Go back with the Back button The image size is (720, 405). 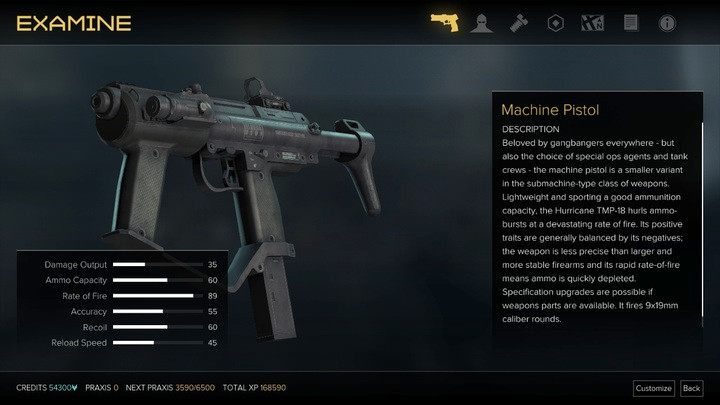[691, 388]
